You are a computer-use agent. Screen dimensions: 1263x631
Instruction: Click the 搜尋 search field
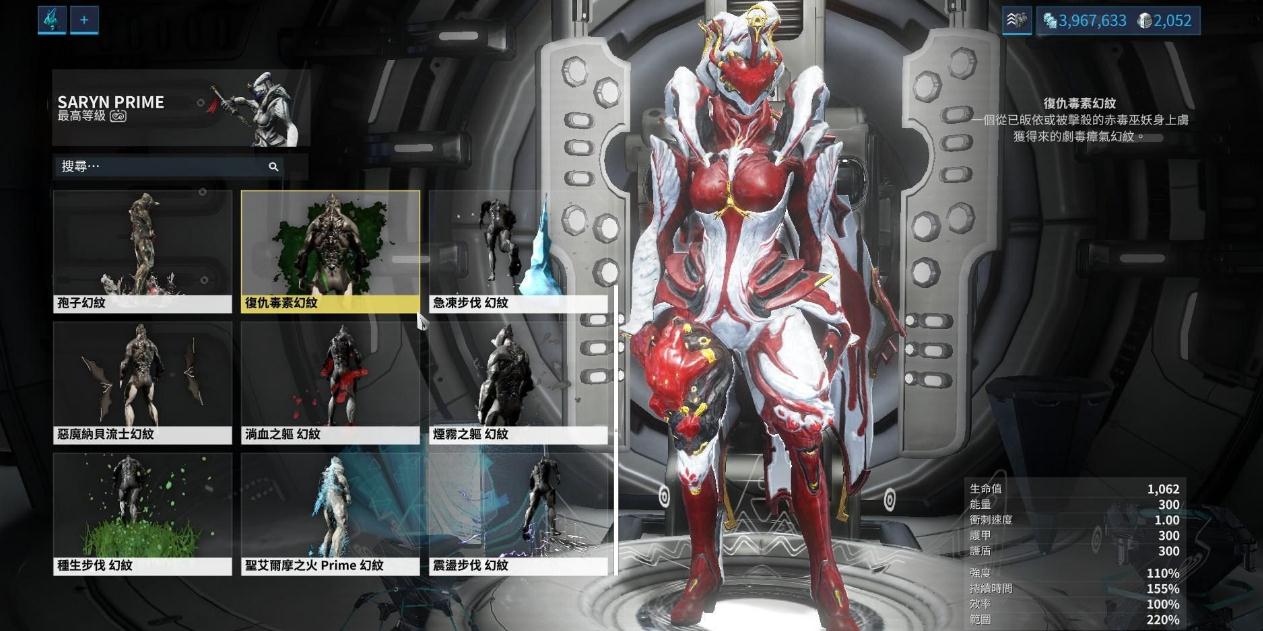[160, 166]
